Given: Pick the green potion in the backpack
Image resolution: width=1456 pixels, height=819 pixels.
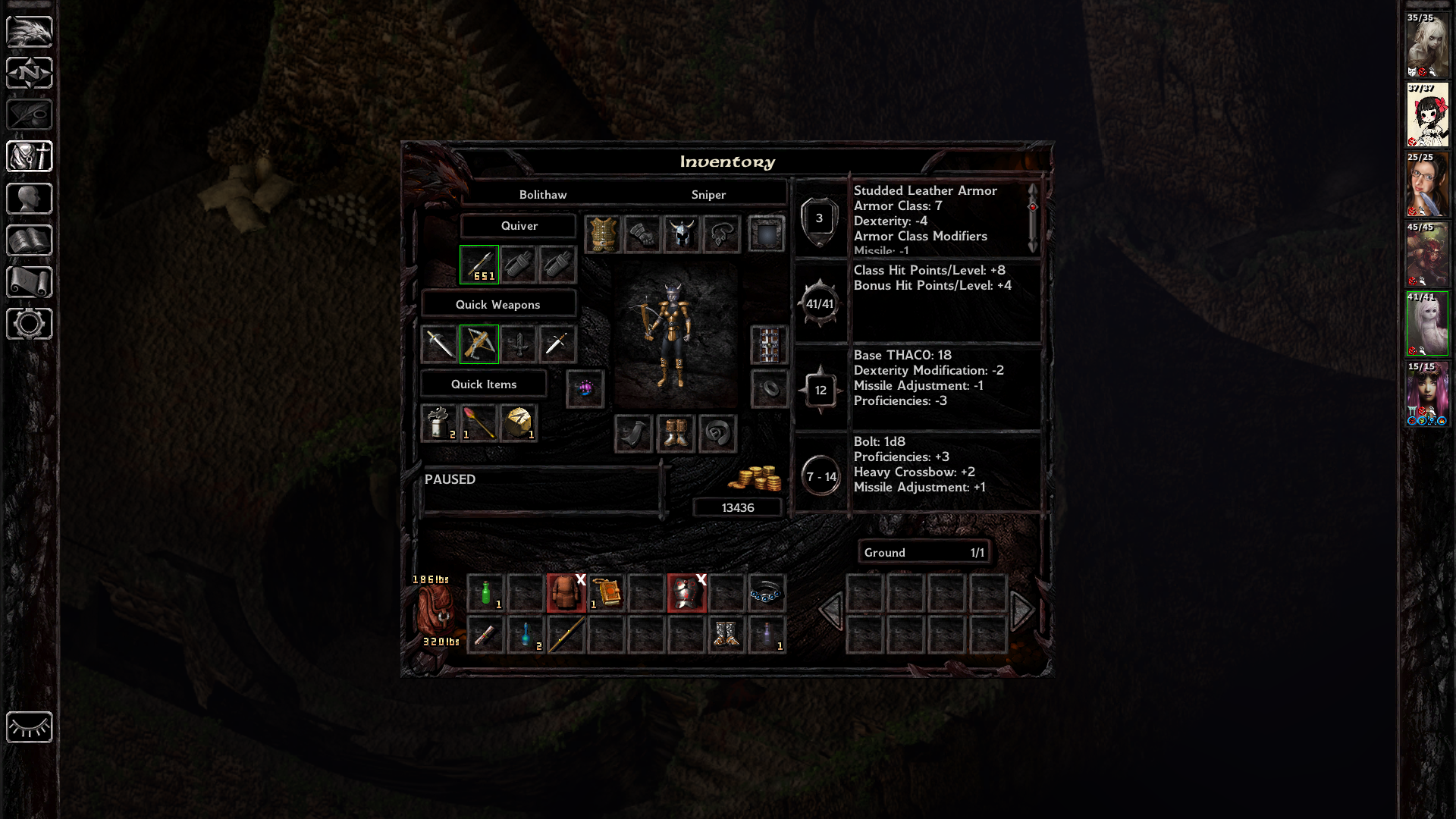Looking at the screenshot, I should click(x=486, y=593).
